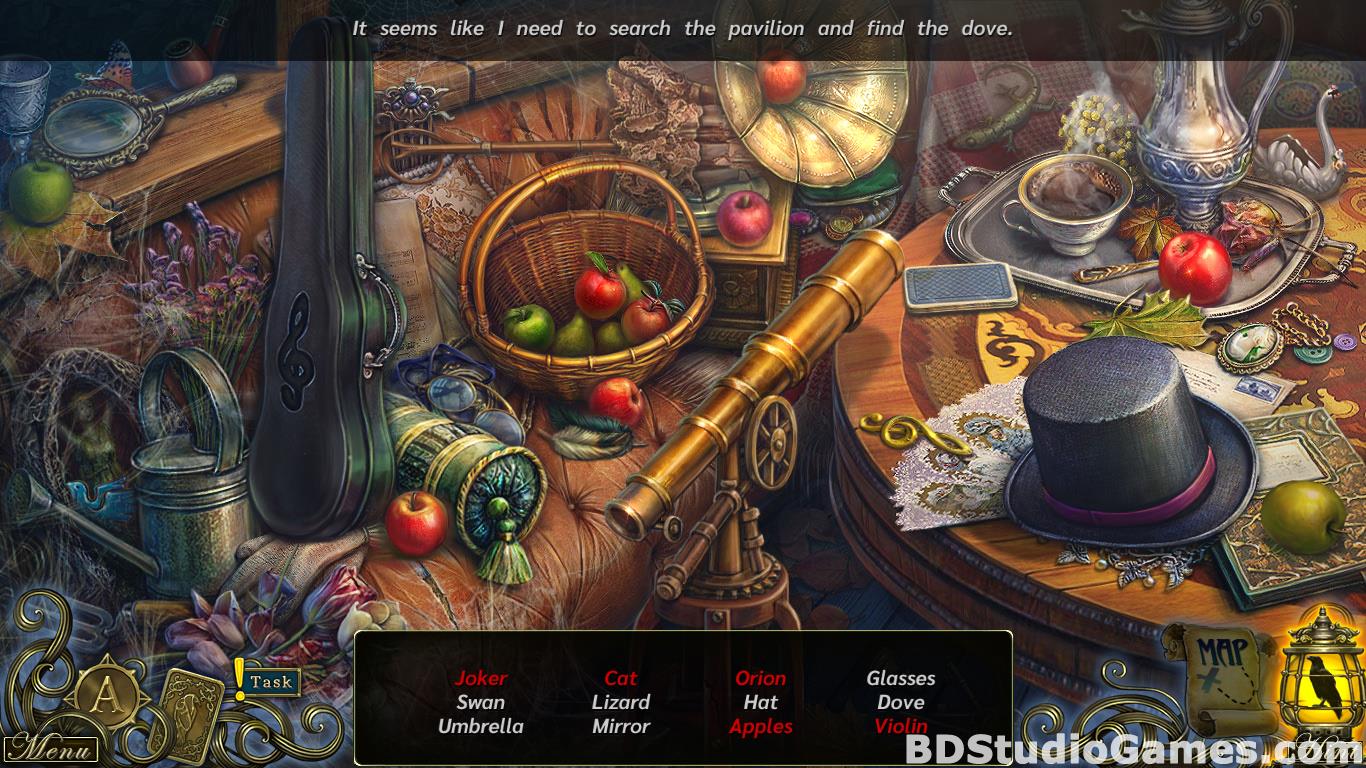The height and width of the screenshot is (768, 1366).
Task: Open the Menu button
Action: (50, 748)
